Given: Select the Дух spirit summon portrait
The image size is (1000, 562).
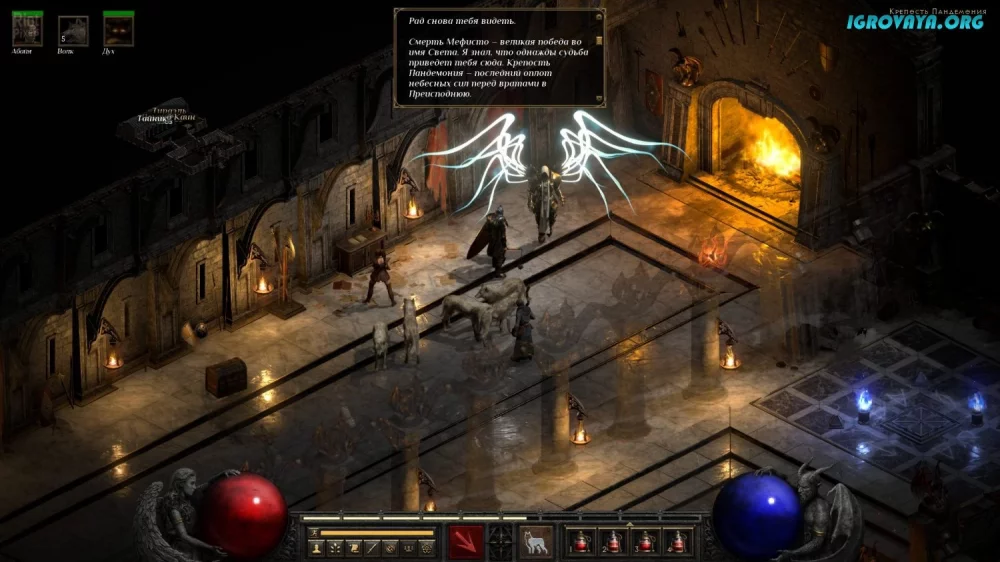Looking at the screenshot, I should tap(118, 29).
